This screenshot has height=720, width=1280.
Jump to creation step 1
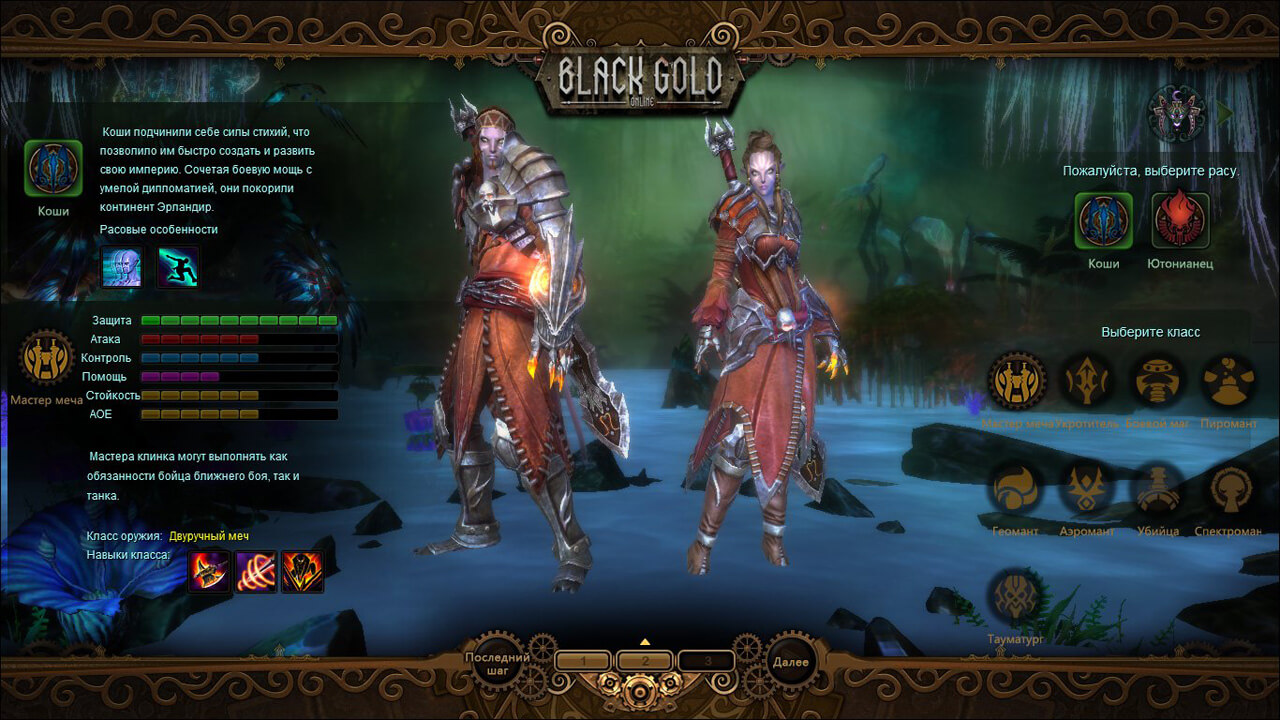tap(583, 661)
